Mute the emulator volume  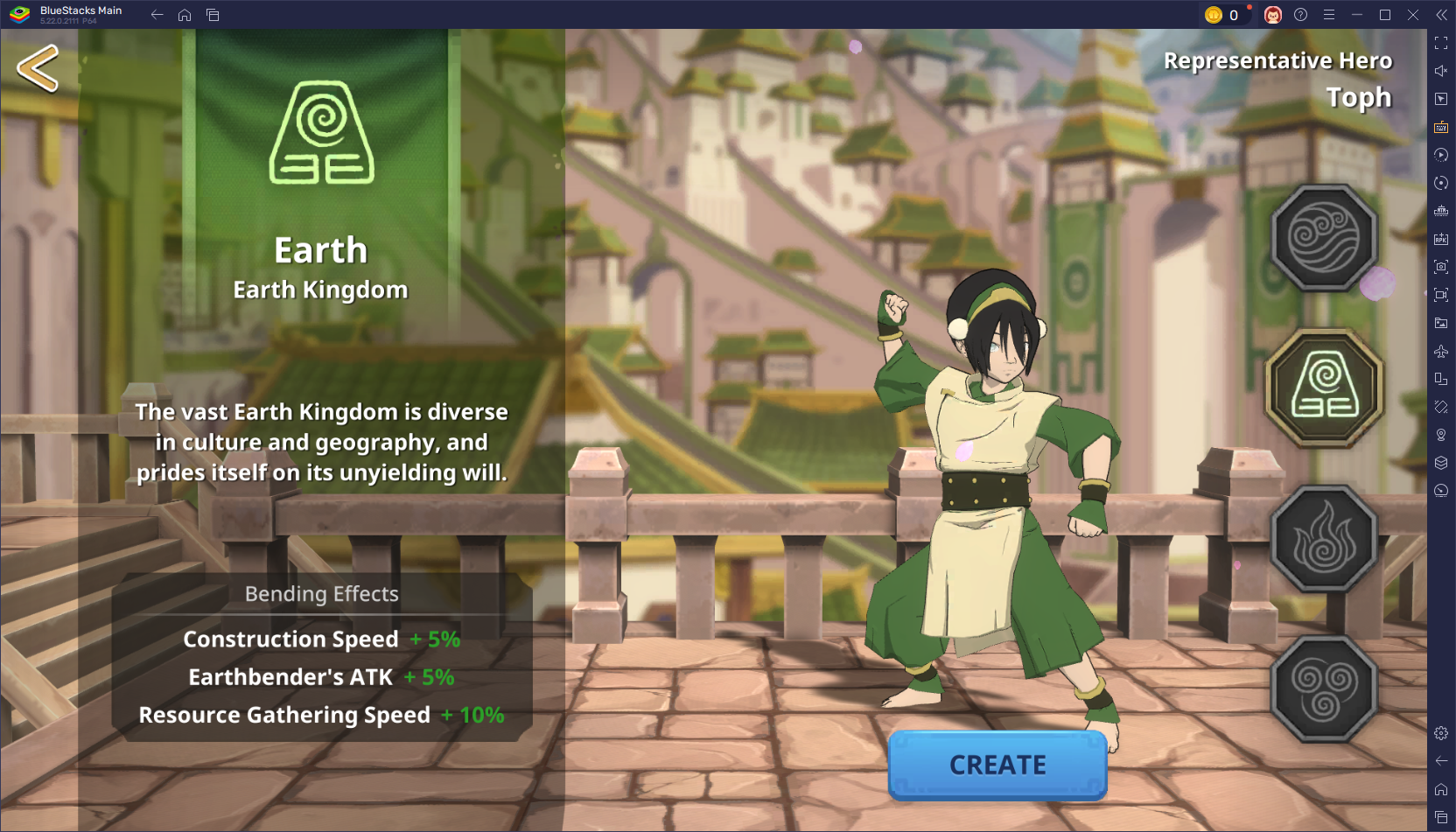pyautogui.click(x=1440, y=71)
